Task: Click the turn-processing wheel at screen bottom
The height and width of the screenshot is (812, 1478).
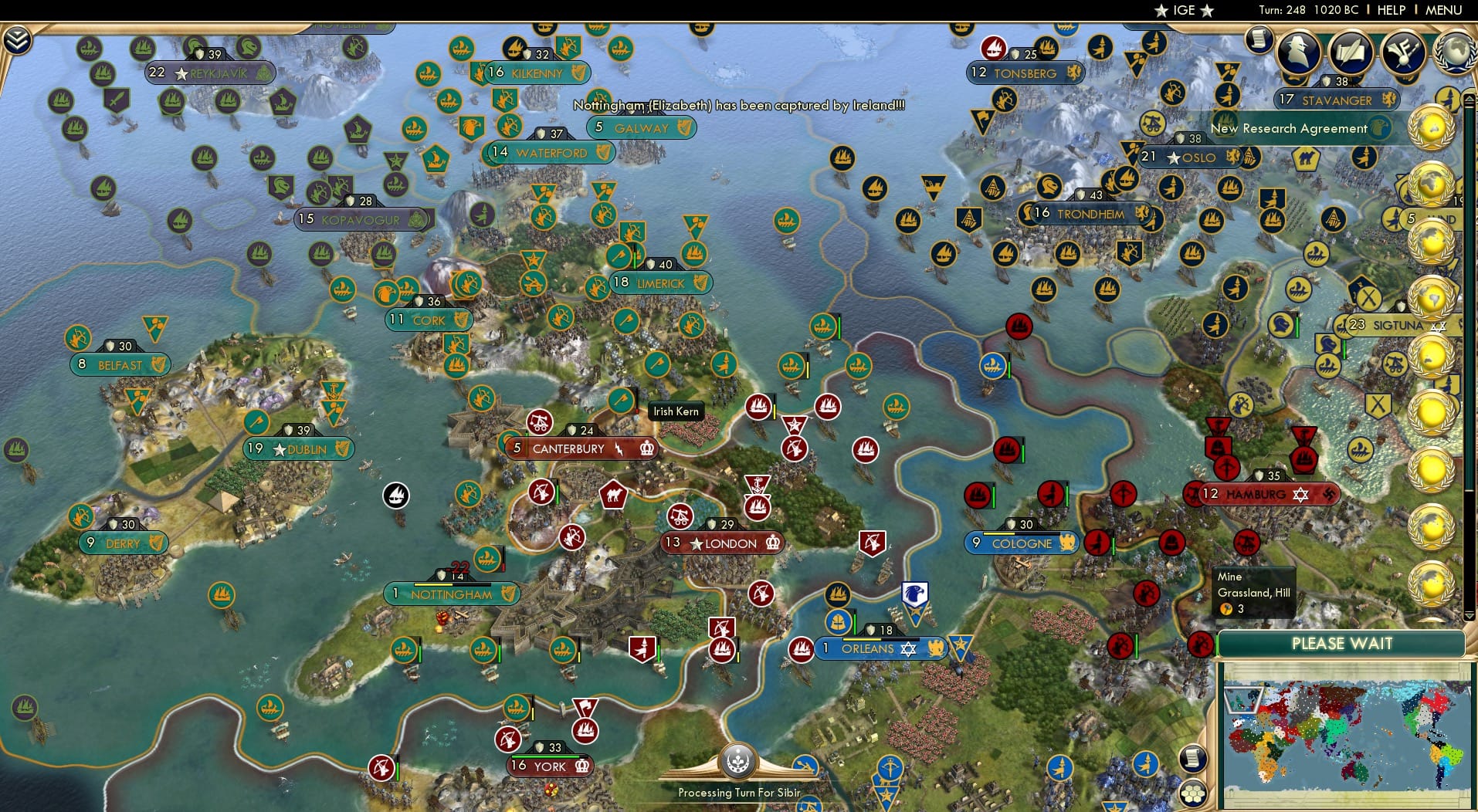Action: tap(739, 760)
